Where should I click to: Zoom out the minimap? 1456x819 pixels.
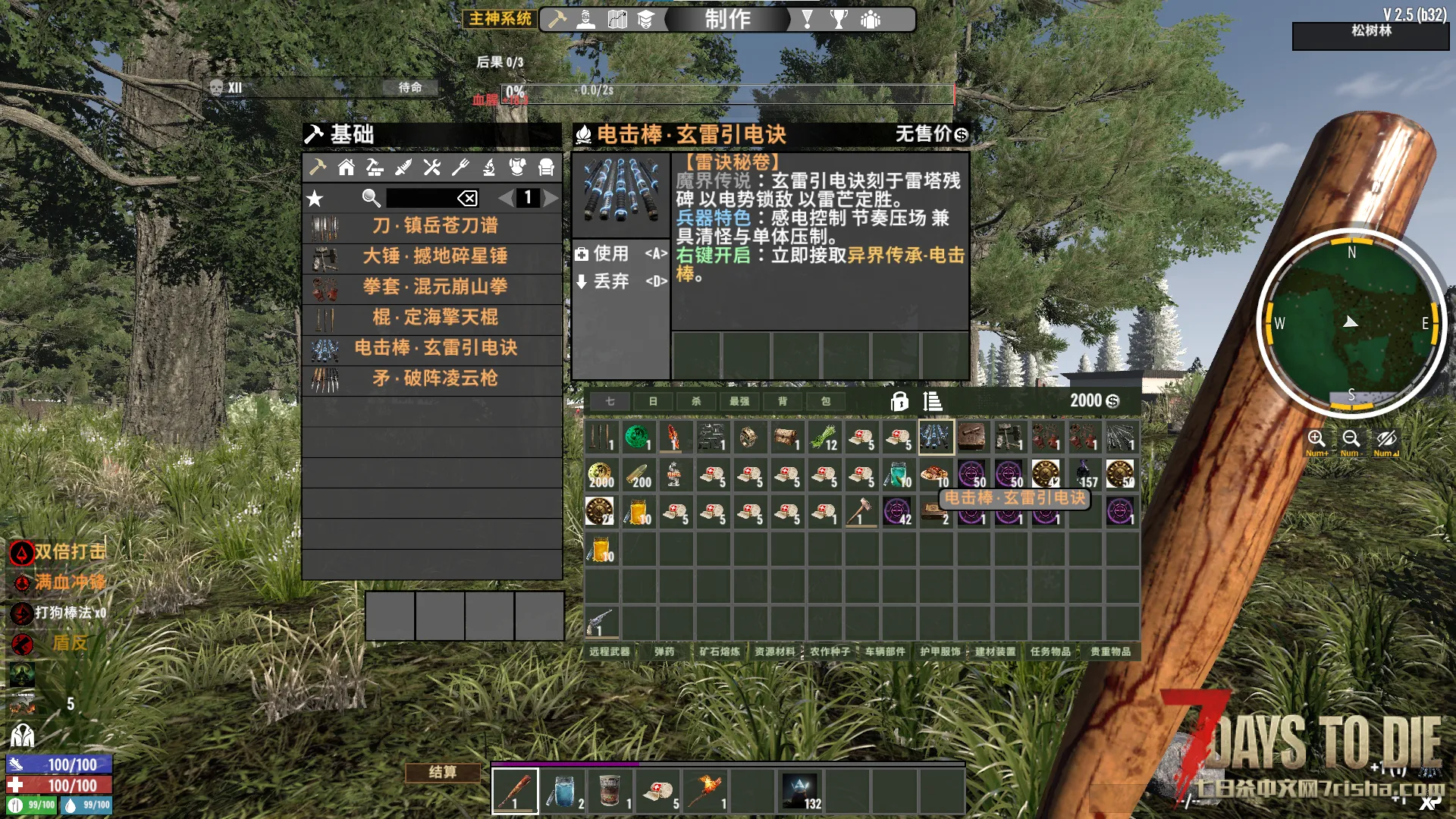1351,438
